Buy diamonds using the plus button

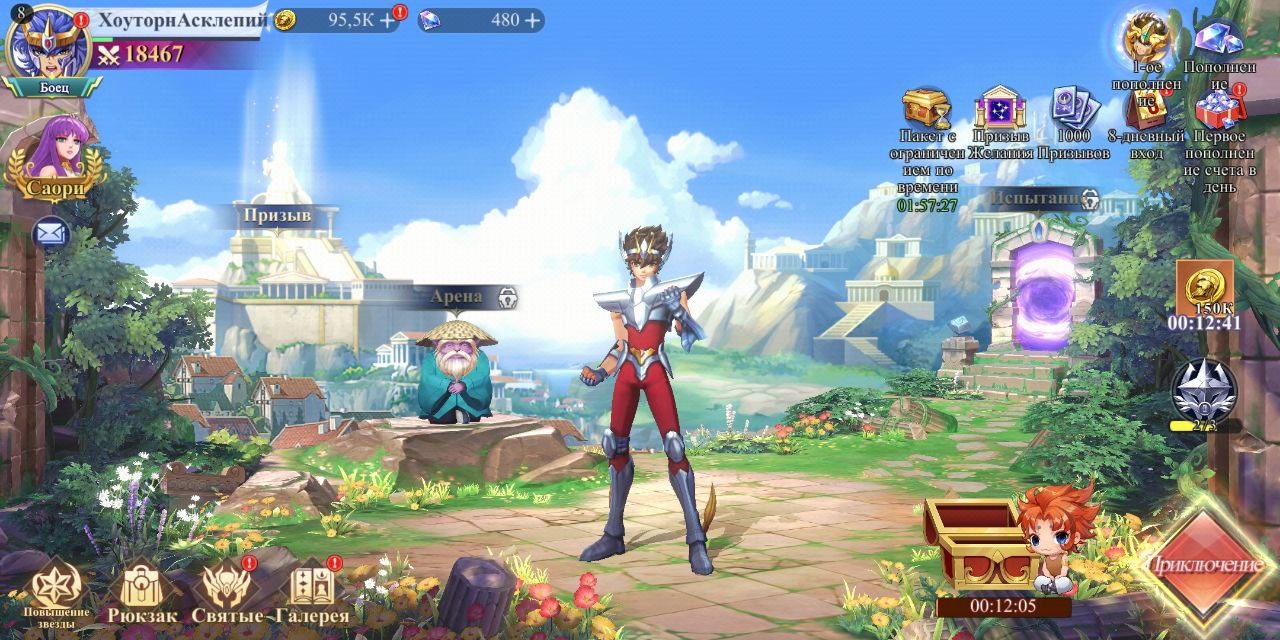click(x=532, y=20)
